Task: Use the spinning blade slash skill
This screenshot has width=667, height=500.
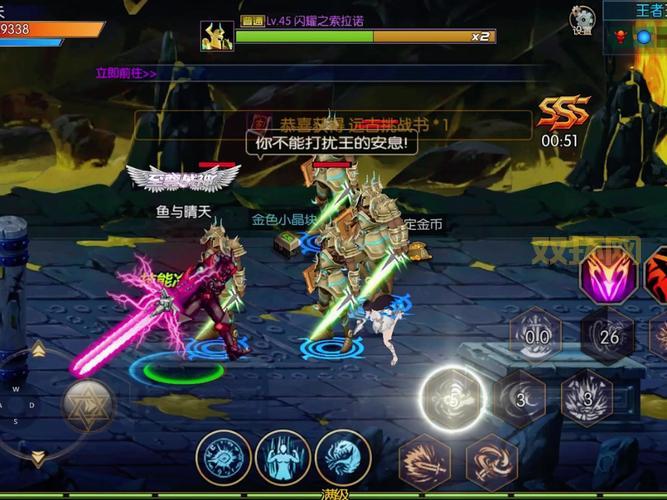Action: (492, 462)
